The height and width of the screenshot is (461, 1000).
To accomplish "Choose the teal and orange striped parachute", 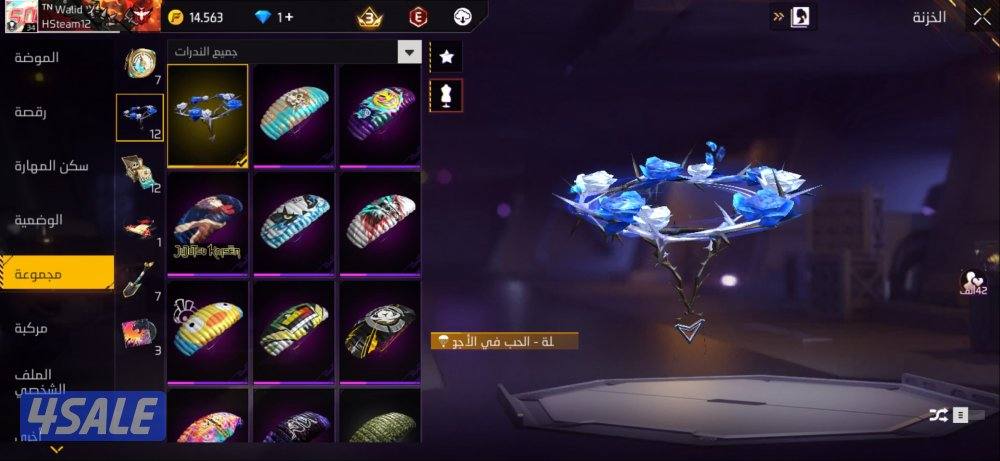I will 294,115.
